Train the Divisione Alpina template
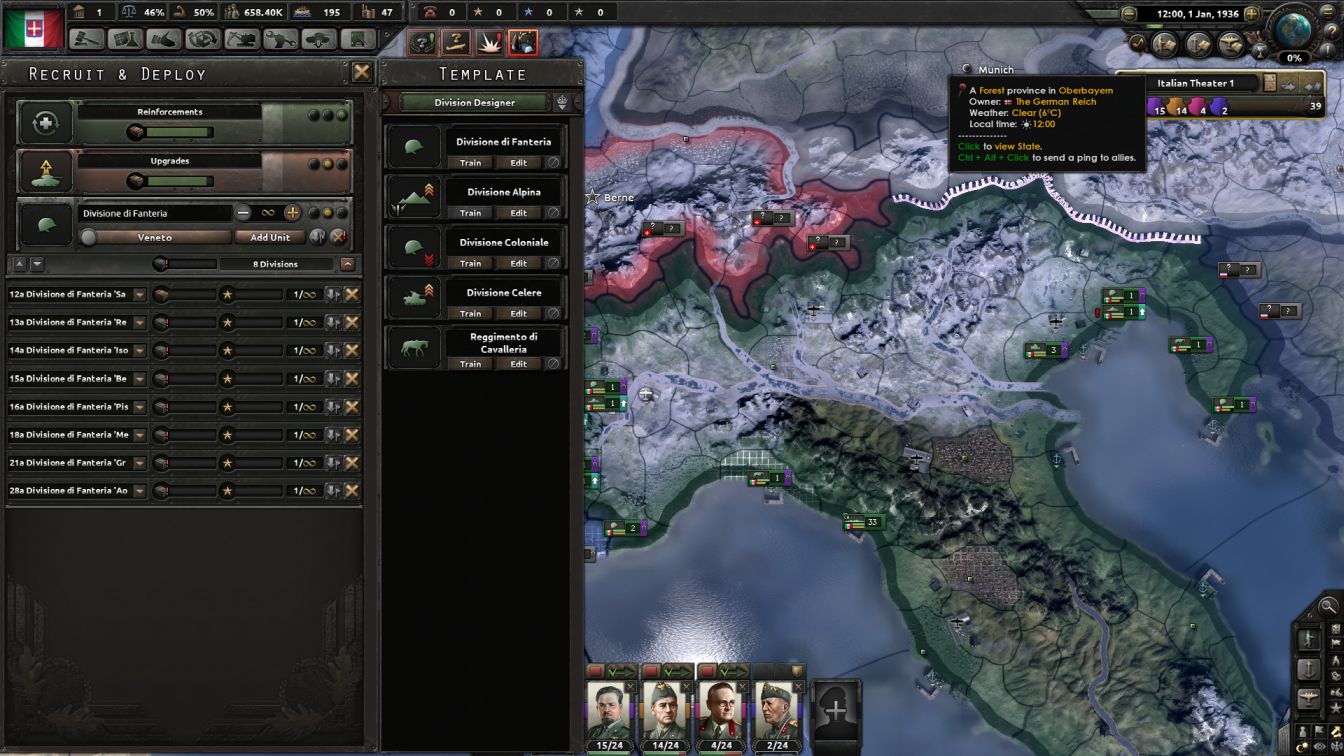 pos(470,212)
